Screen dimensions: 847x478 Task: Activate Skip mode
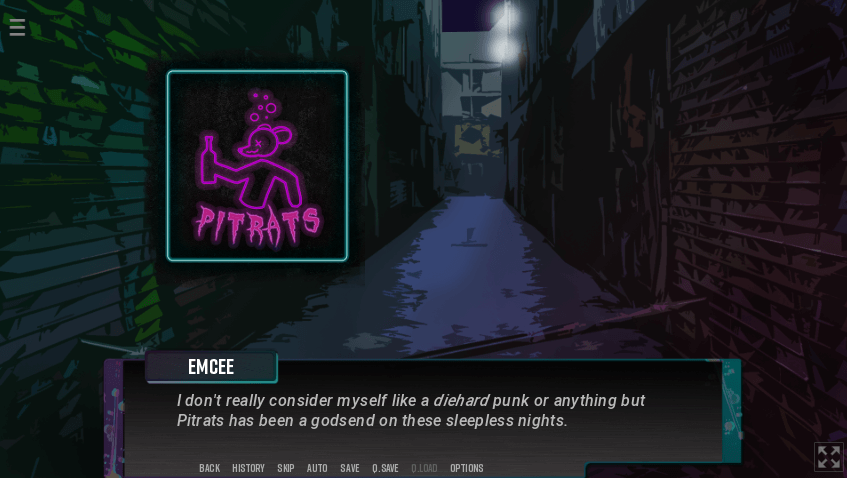(286, 468)
